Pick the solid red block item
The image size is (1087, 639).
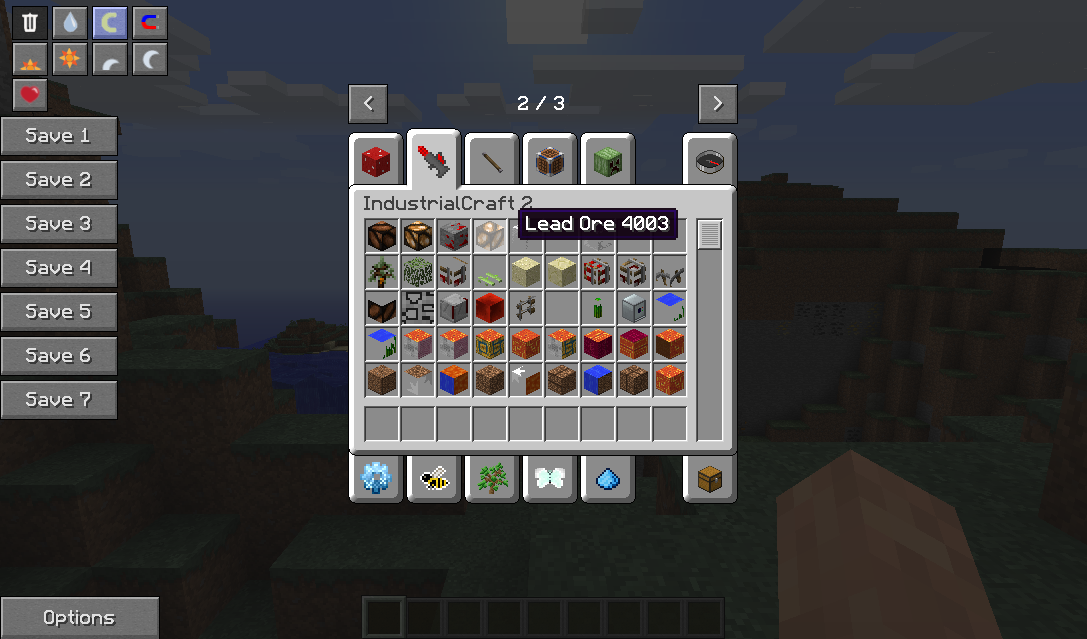[488, 308]
